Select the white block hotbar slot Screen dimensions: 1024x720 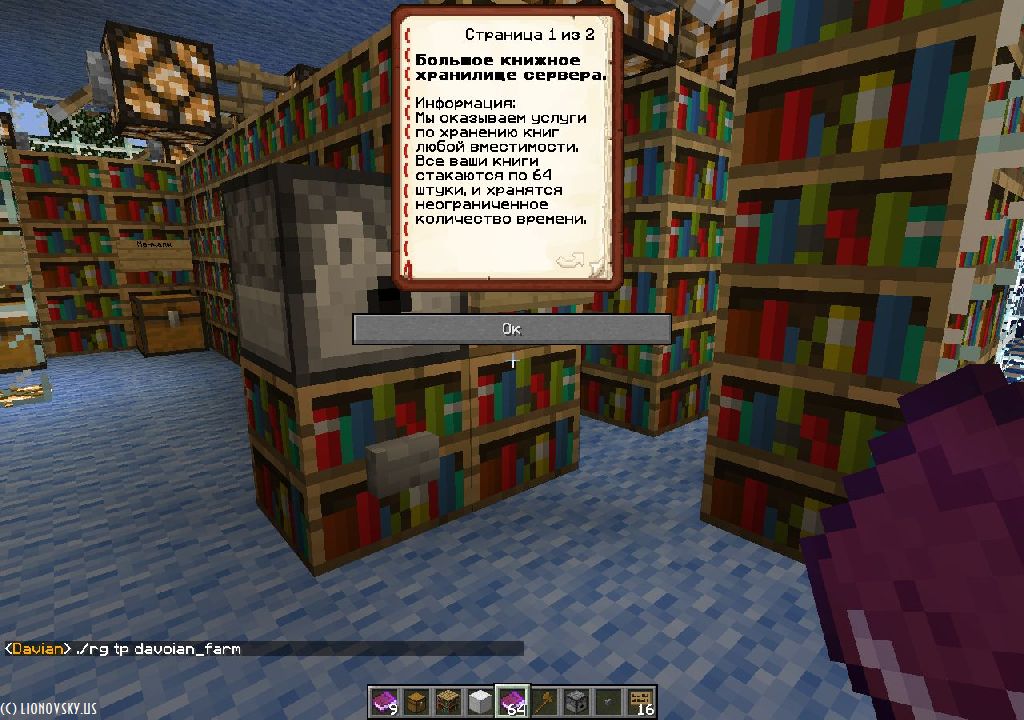[481, 702]
